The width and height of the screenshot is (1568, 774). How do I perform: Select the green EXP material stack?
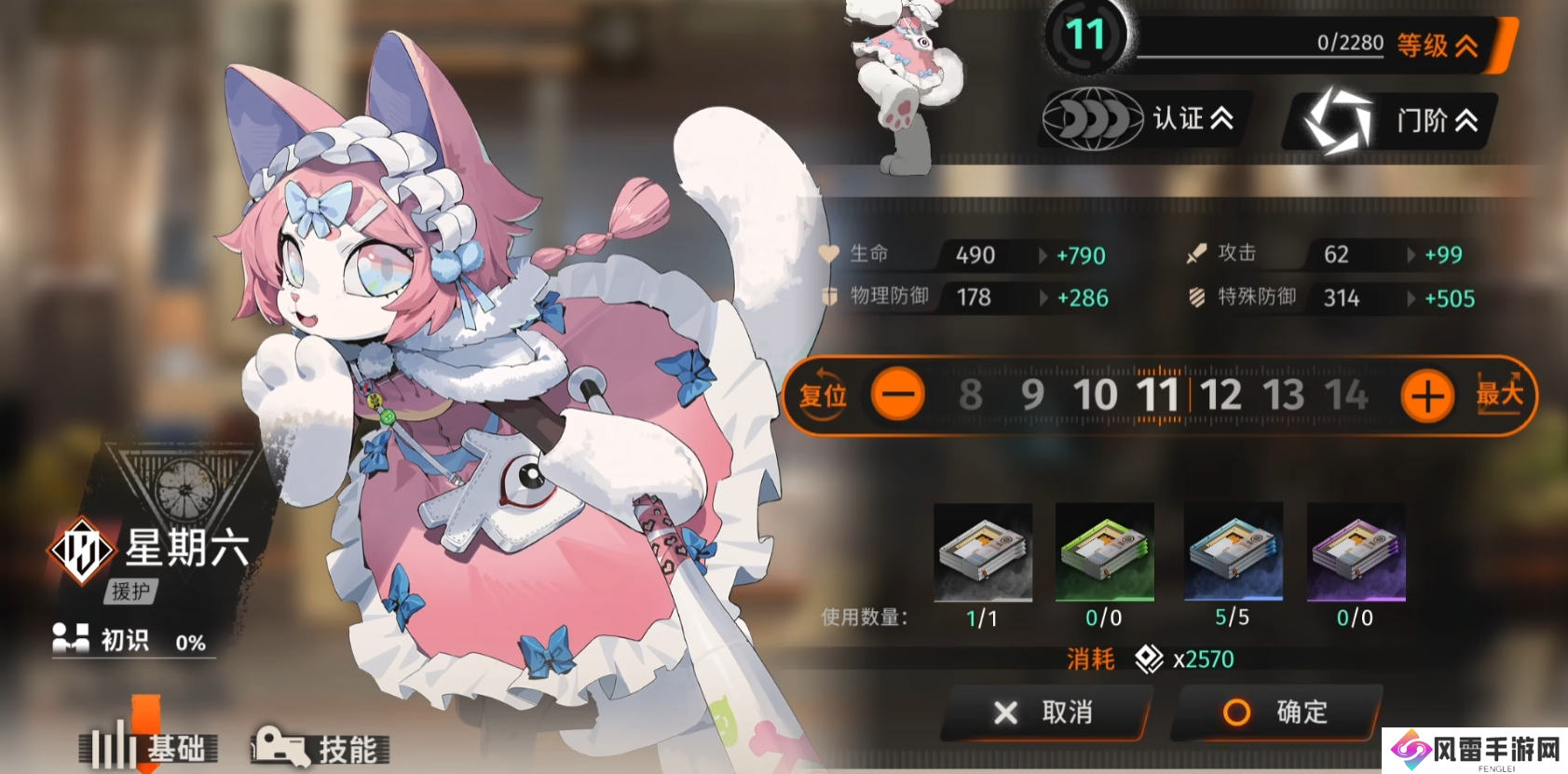coord(1105,551)
